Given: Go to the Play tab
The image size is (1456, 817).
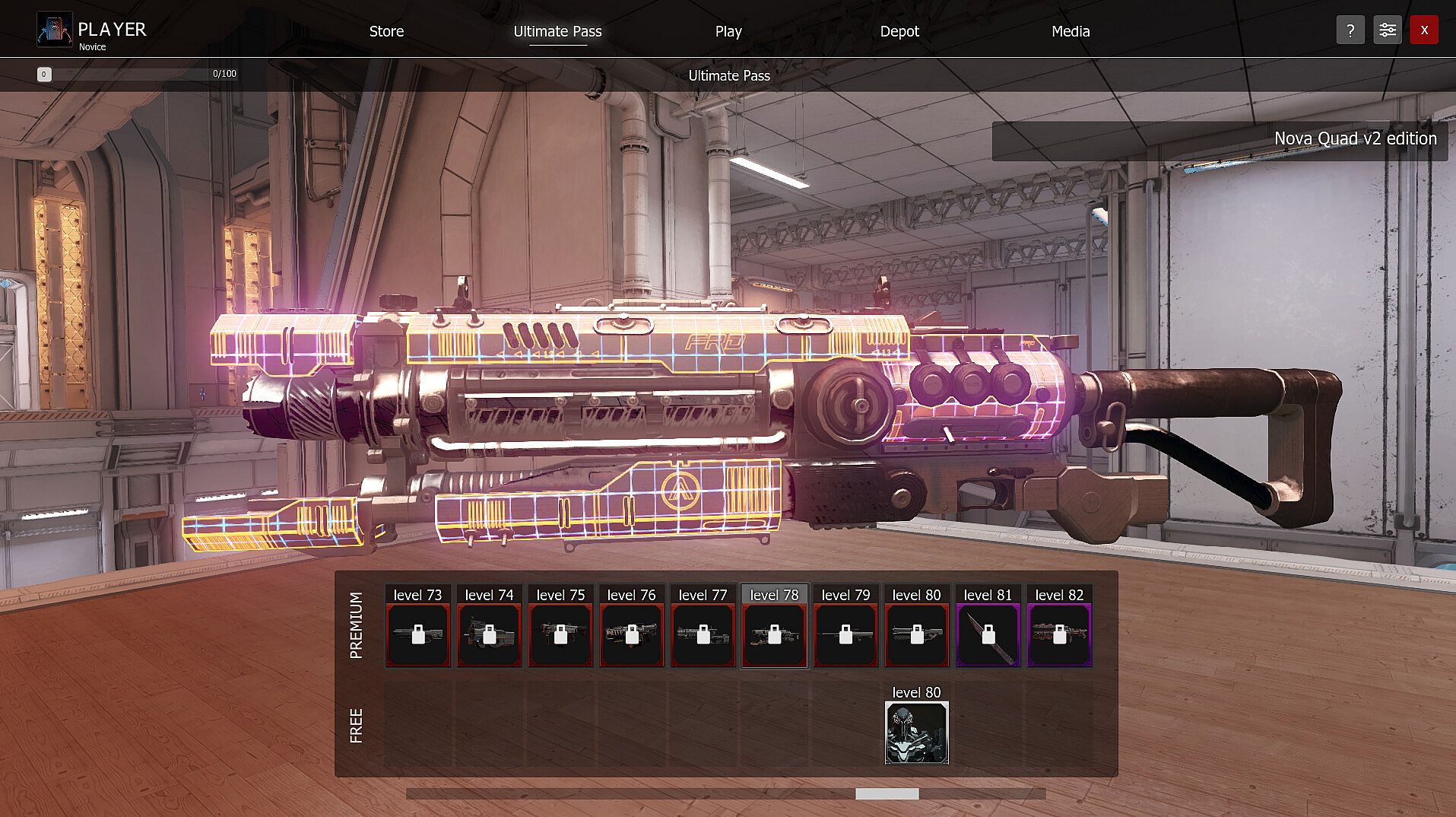Looking at the screenshot, I should click(x=728, y=31).
